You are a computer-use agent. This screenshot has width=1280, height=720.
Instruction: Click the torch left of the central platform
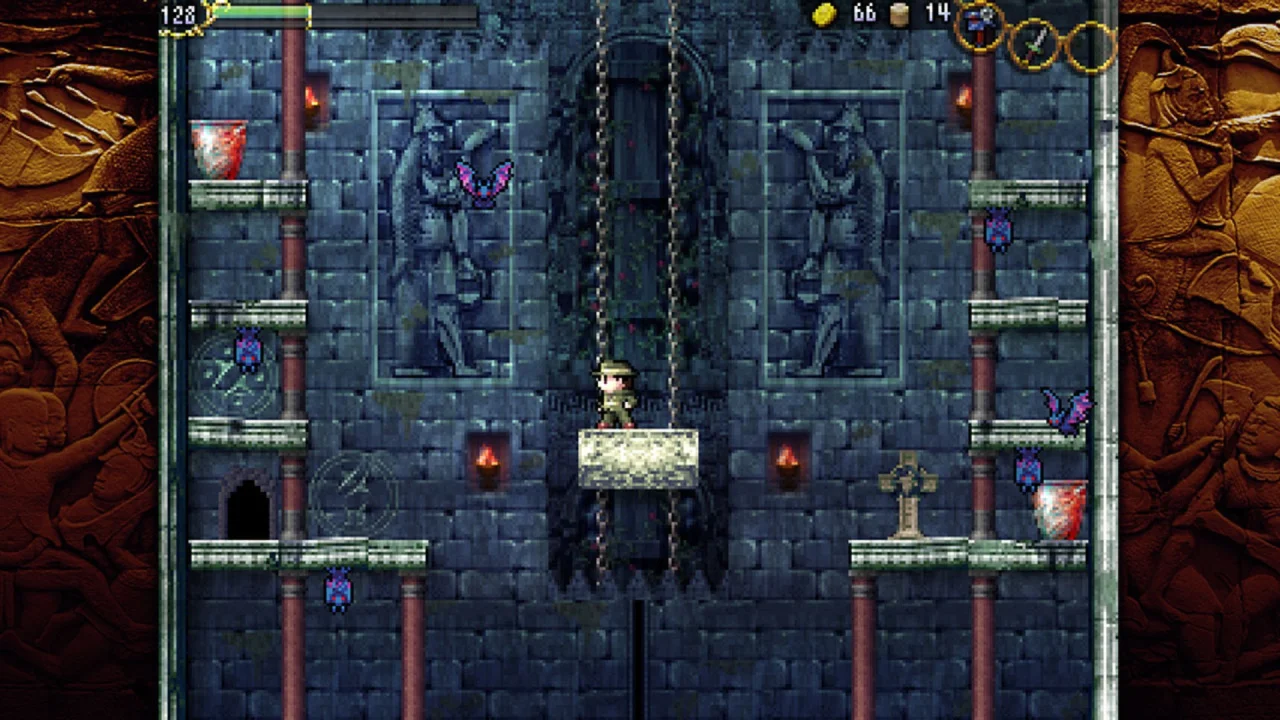click(x=487, y=462)
